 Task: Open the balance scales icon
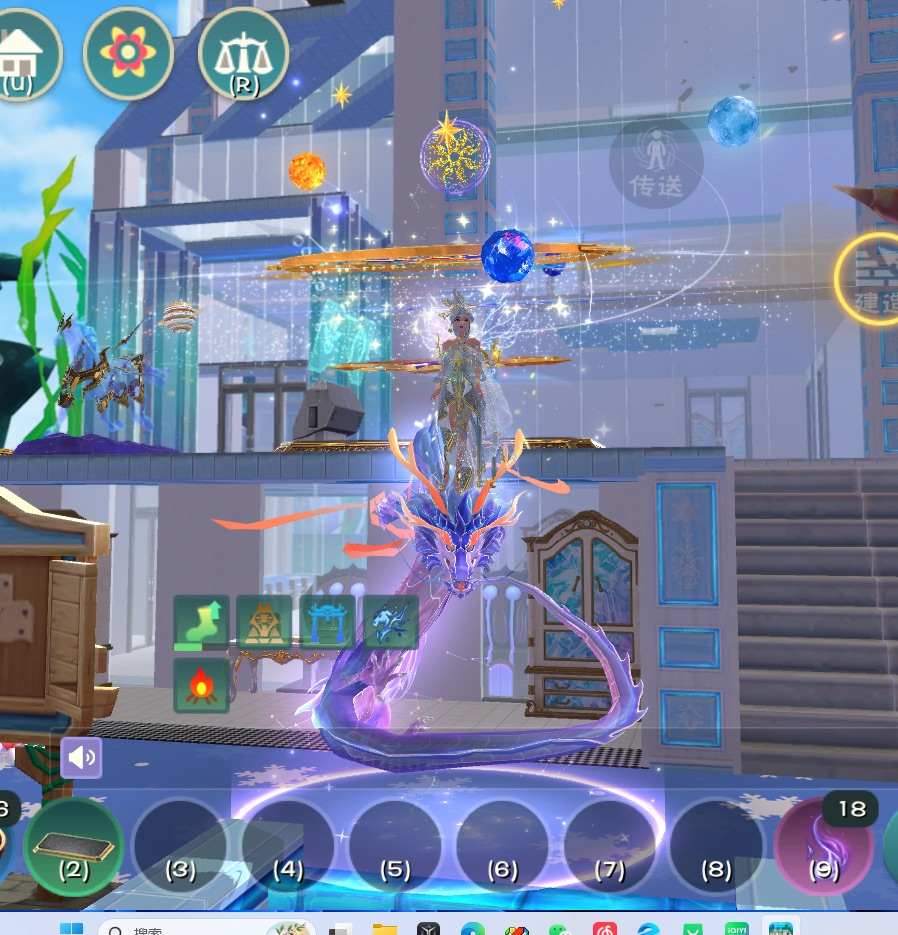point(243,54)
